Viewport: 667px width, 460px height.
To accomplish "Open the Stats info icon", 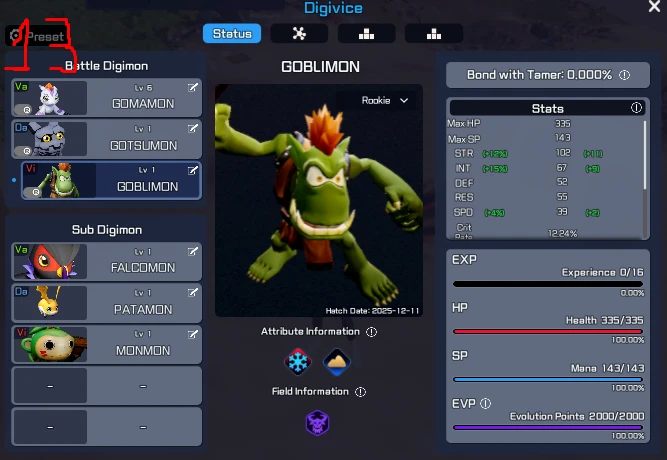I will (636, 108).
